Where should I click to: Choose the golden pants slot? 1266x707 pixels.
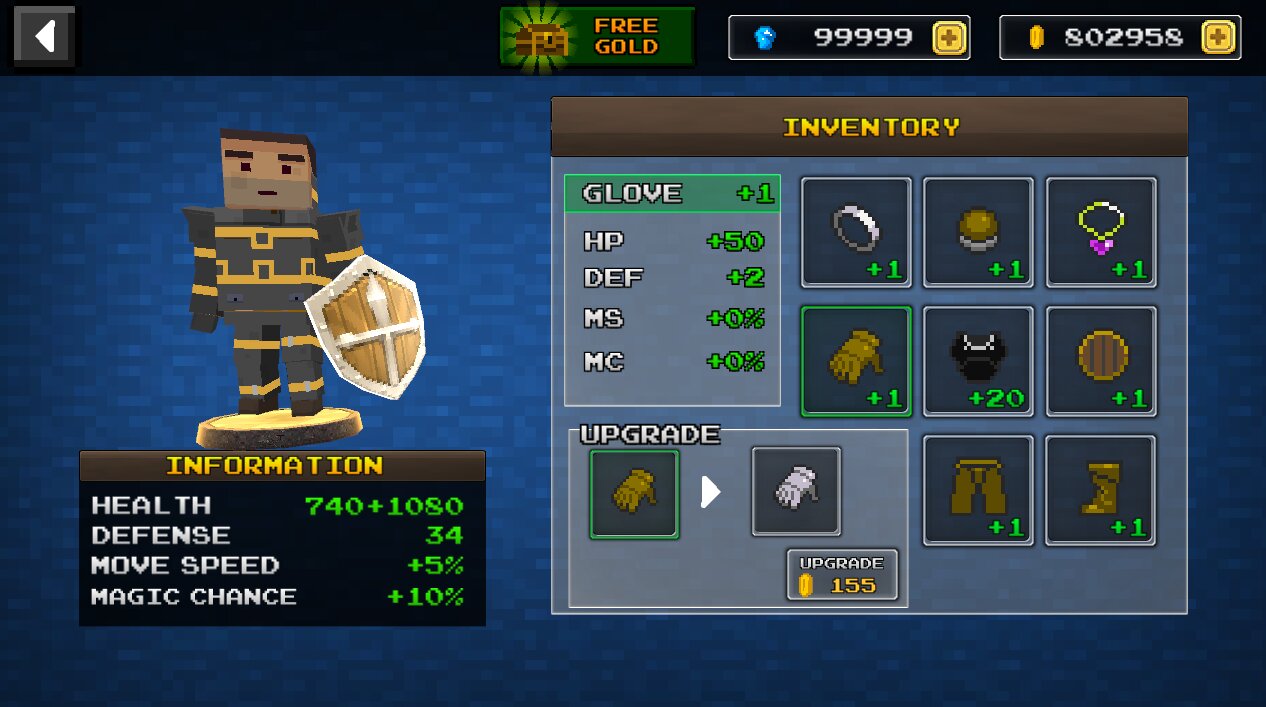click(978, 490)
